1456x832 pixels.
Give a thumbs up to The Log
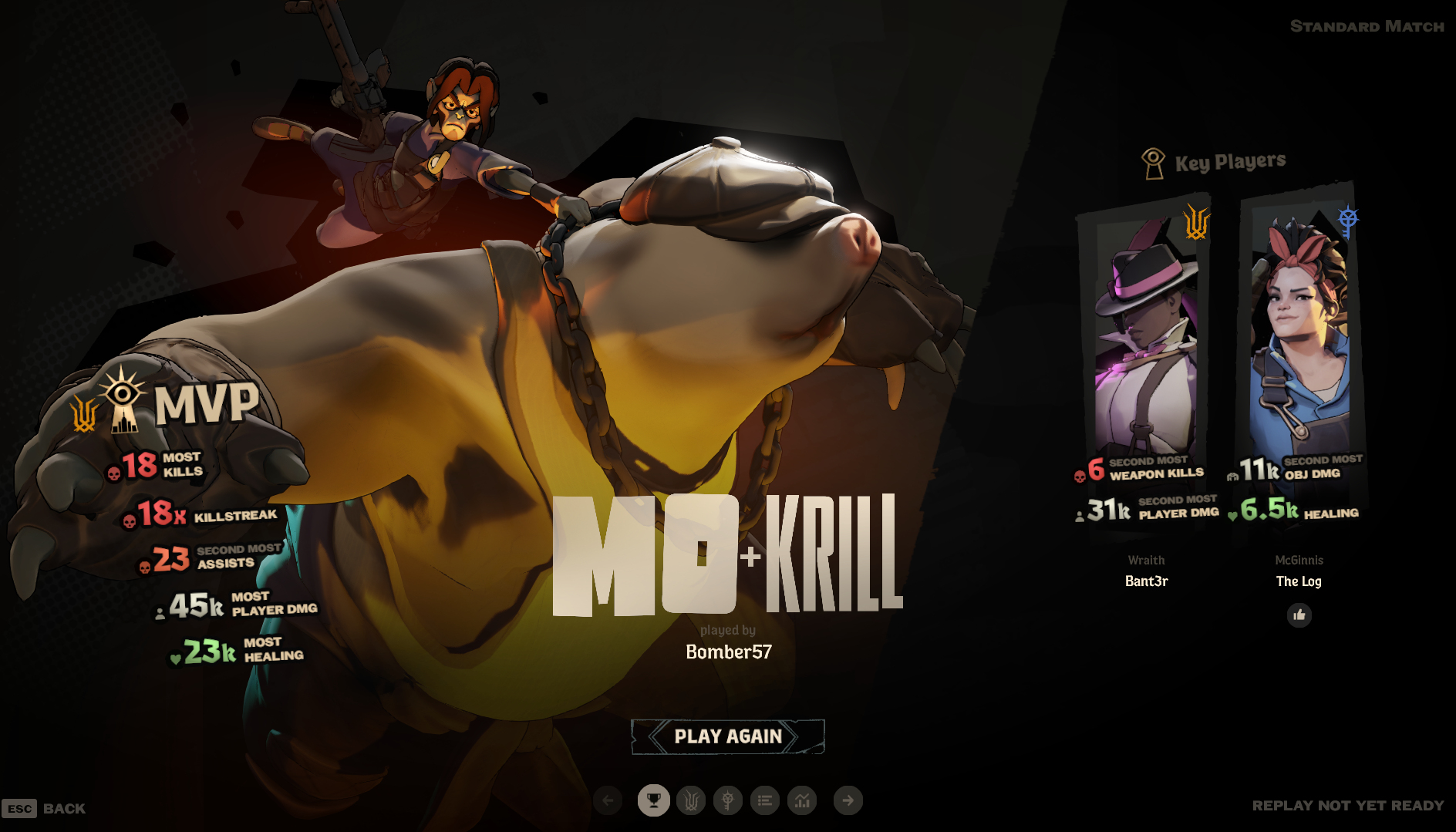tap(1299, 615)
